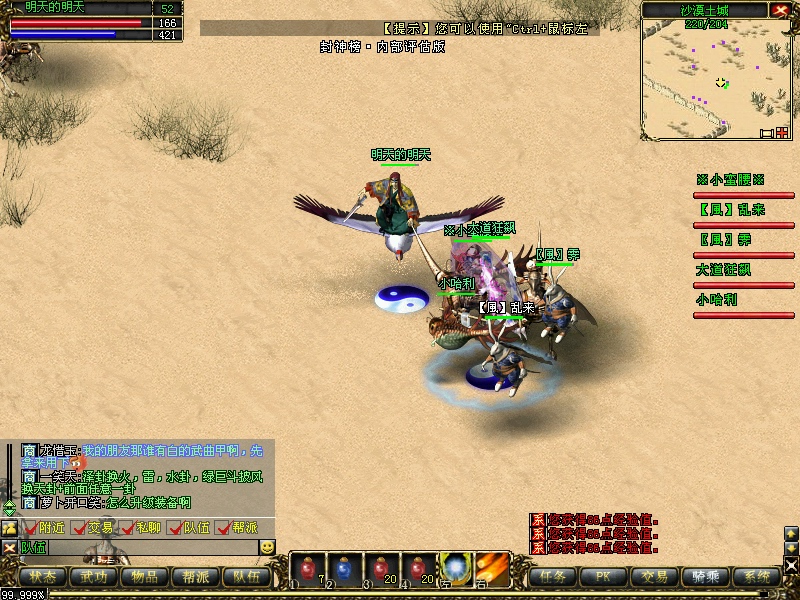
Task: Close the minimap with the red X
Action: [x=781, y=10]
